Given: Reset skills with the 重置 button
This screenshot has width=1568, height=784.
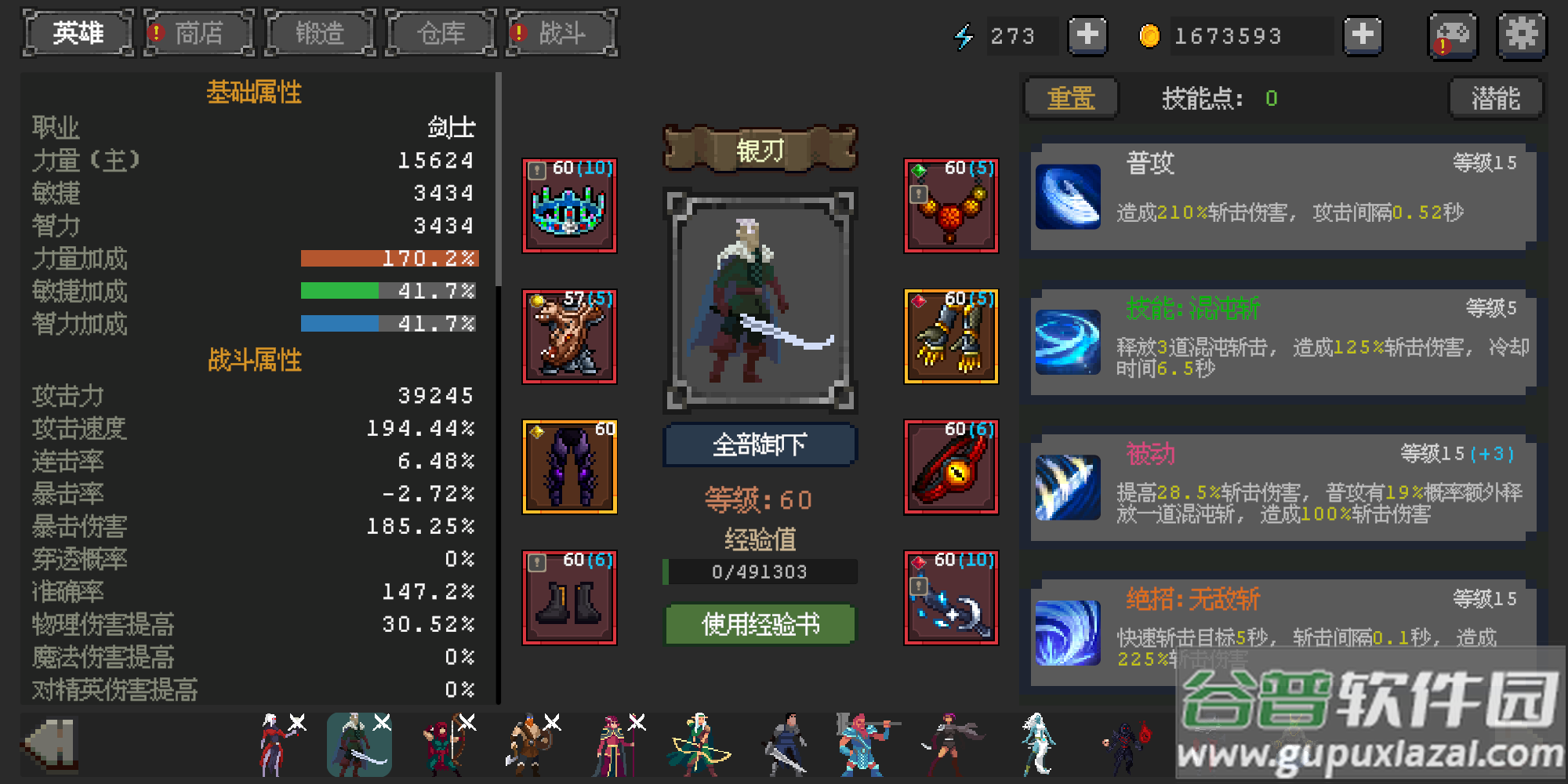Looking at the screenshot, I should pos(1071,98).
